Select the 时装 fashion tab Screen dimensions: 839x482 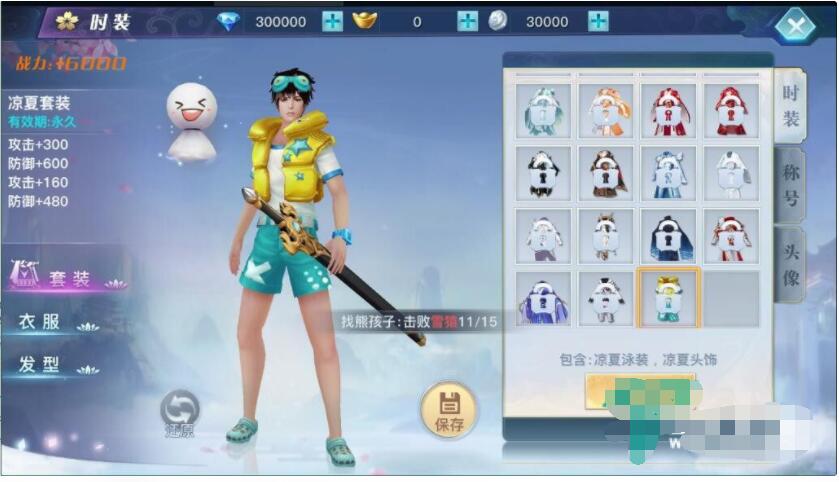tap(790, 108)
